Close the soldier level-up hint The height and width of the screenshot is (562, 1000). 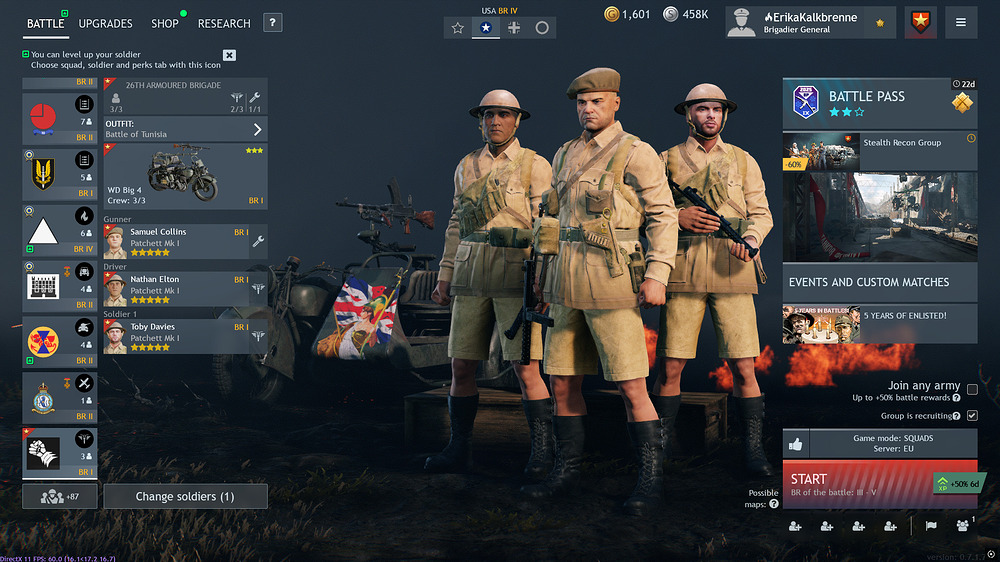[x=229, y=55]
